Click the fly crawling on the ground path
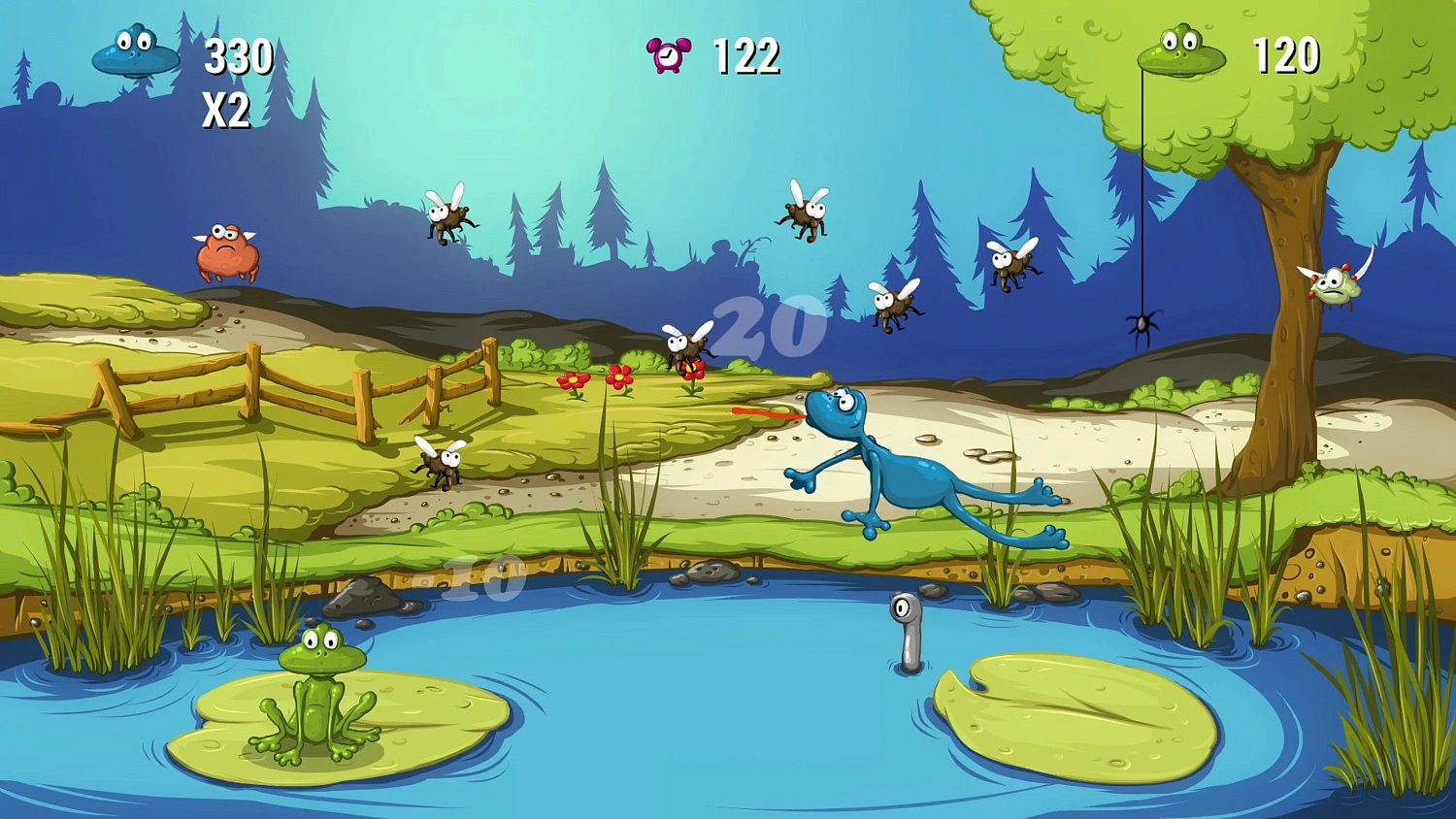 pyautogui.click(x=439, y=461)
